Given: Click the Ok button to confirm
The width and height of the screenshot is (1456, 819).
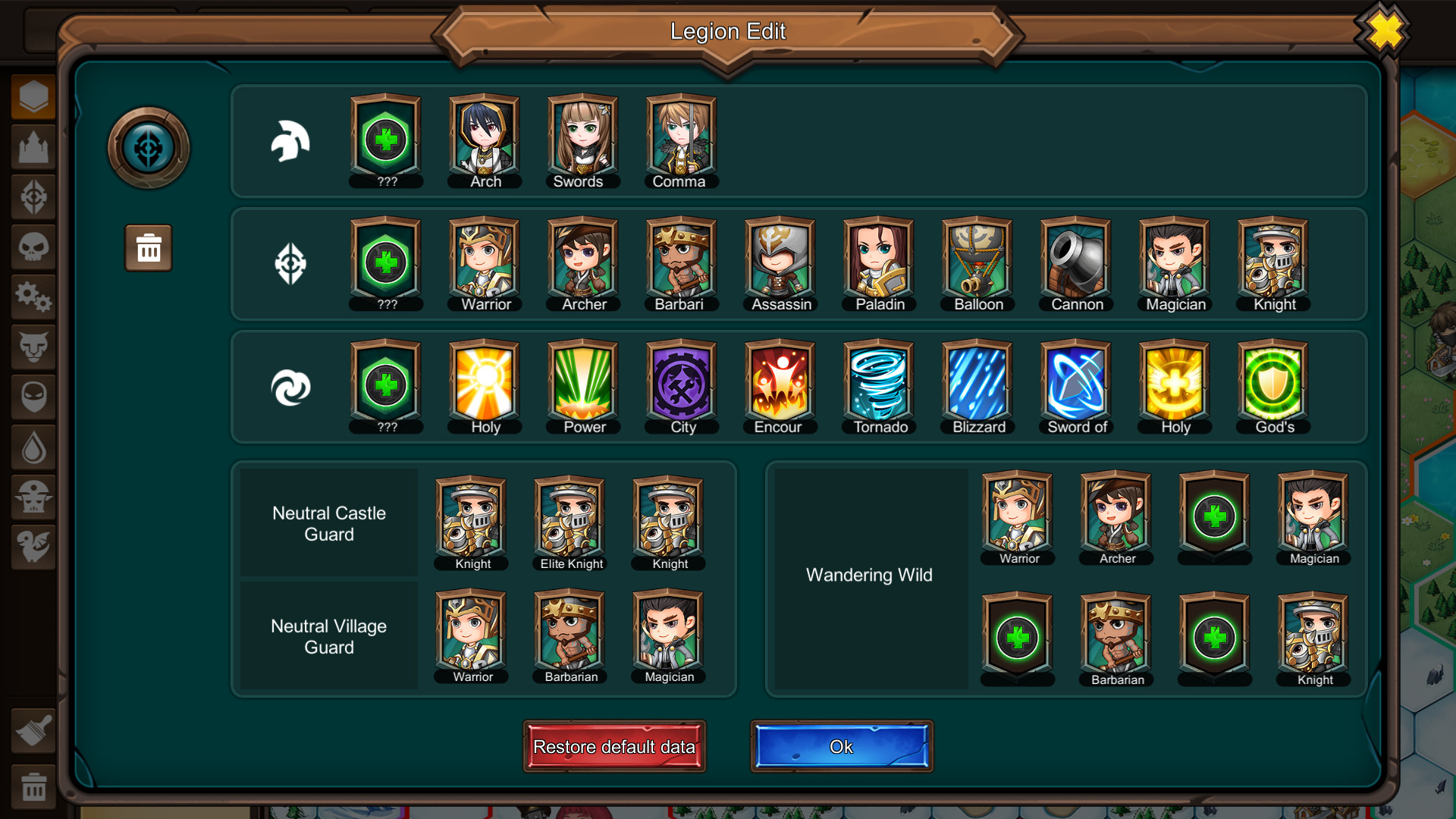Looking at the screenshot, I should point(840,746).
